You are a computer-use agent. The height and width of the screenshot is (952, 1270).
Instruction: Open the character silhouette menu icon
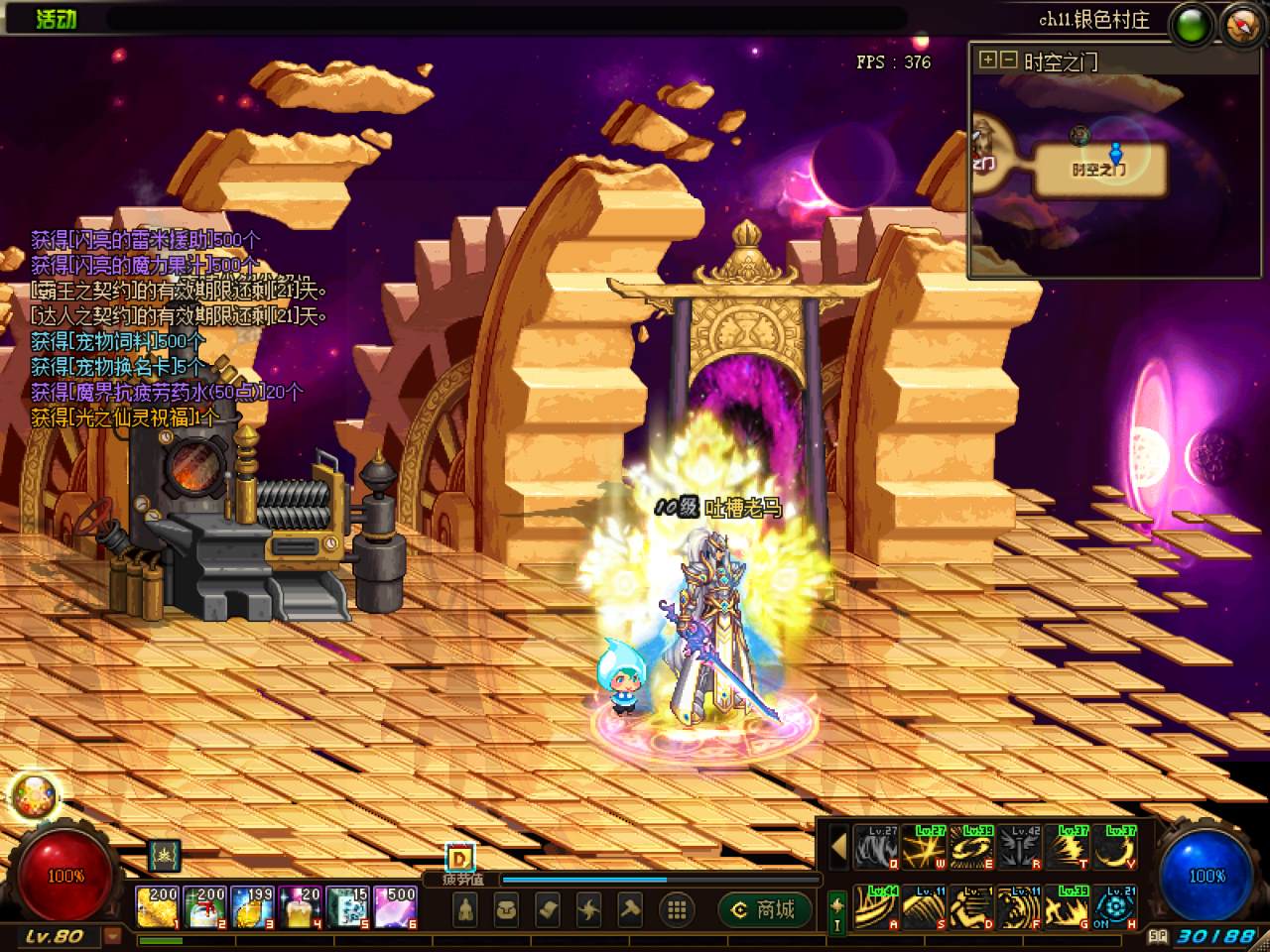pyautogui.click(x=466, y=909)
